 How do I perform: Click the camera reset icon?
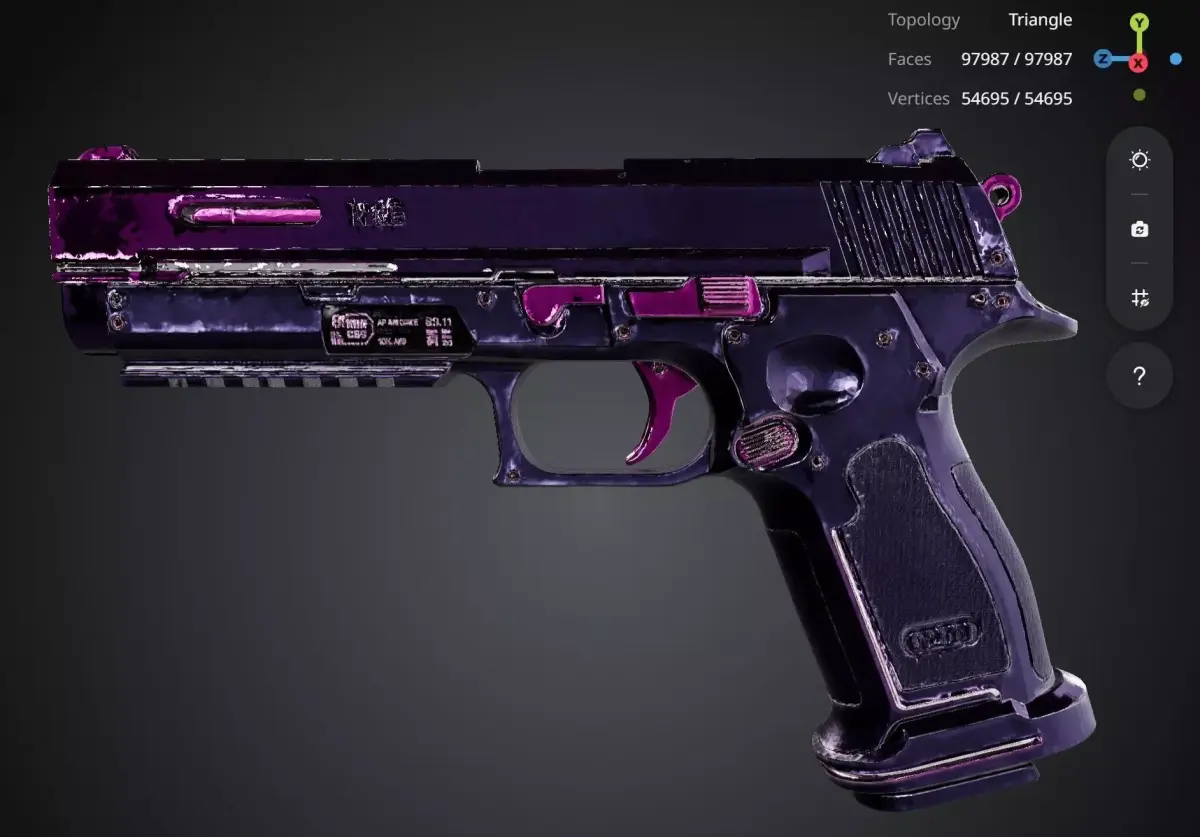tap(1139, 229)
